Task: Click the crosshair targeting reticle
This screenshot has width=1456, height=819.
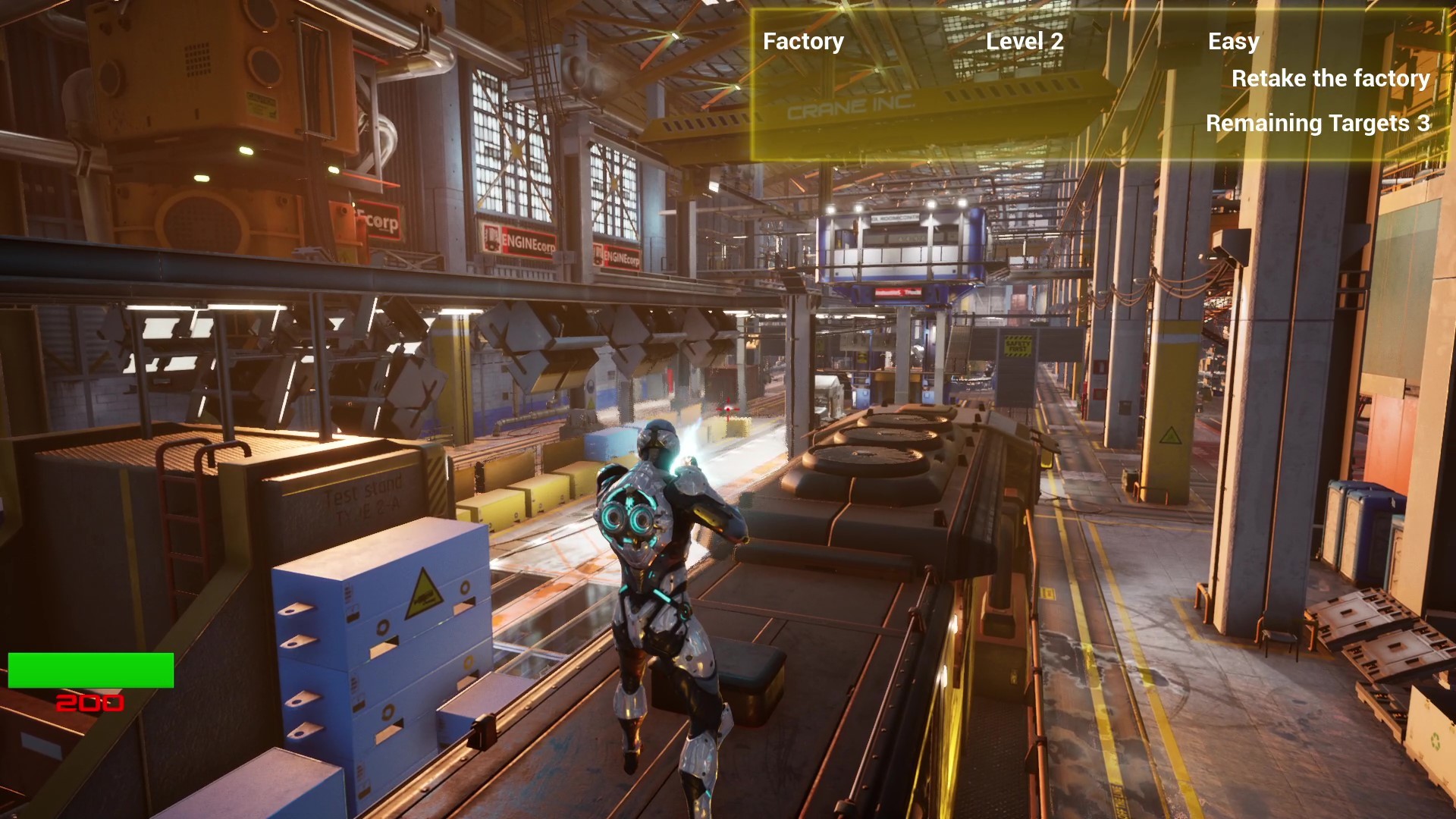Action: pyautogui.click(x=728, y=409)
